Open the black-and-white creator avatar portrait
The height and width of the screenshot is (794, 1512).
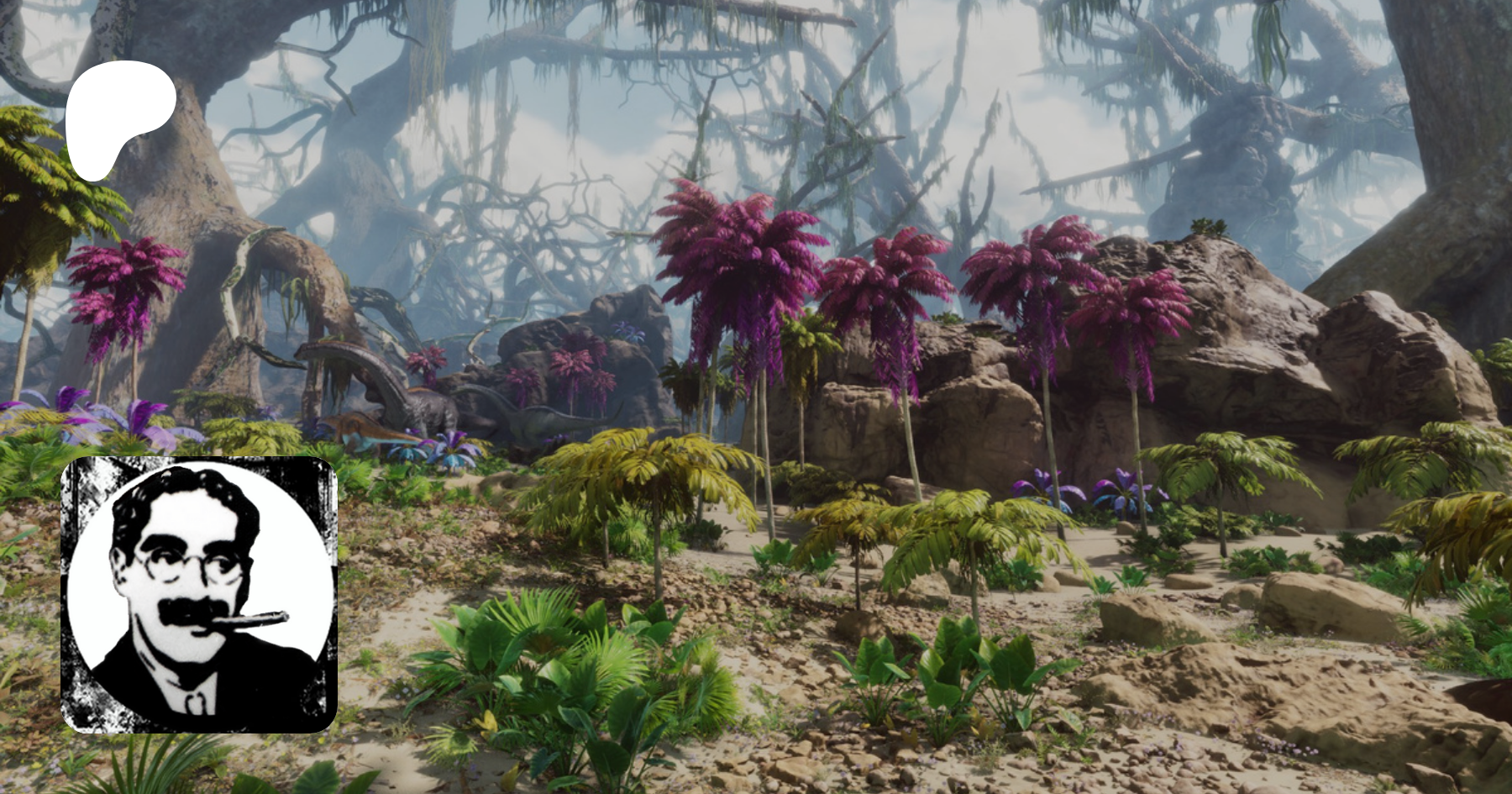point(198,594)
